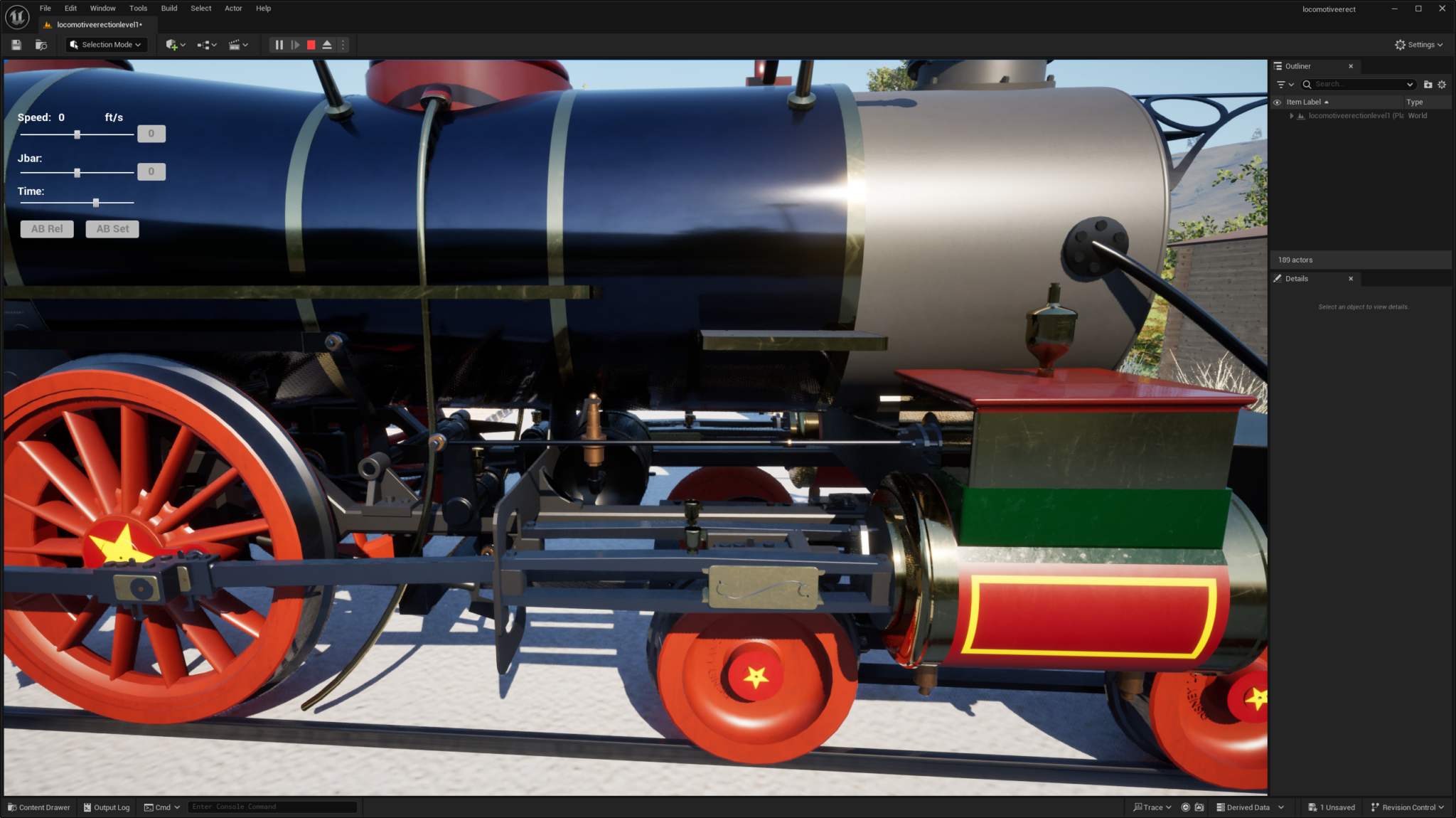Click the frame-skip advance toggle button
This screenshot has width=1456, height=818.
coord(295,44)
